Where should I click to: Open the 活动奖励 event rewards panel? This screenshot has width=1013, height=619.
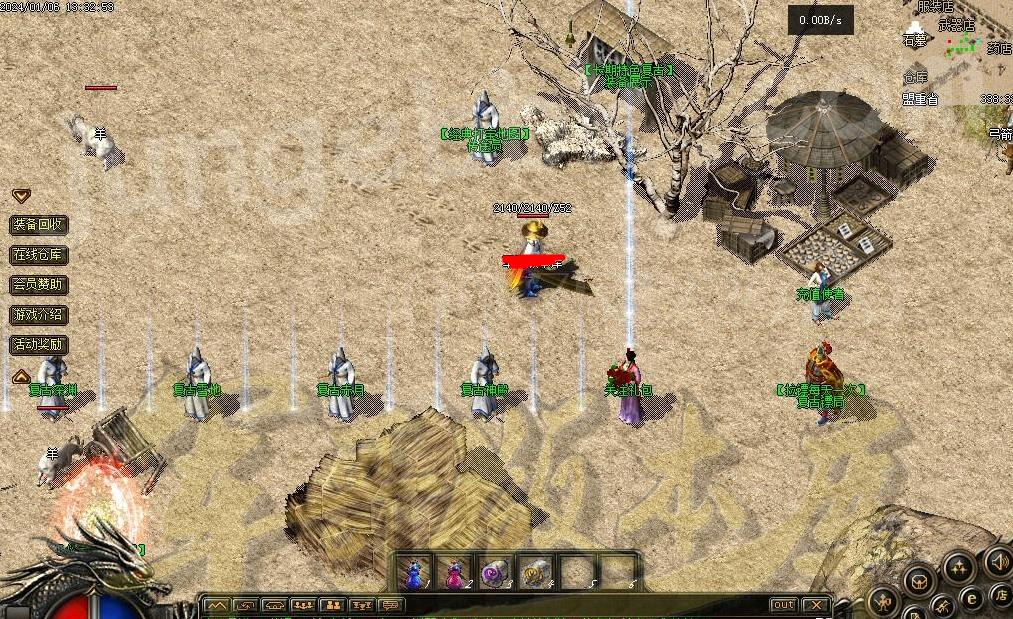tap(39, 345)
